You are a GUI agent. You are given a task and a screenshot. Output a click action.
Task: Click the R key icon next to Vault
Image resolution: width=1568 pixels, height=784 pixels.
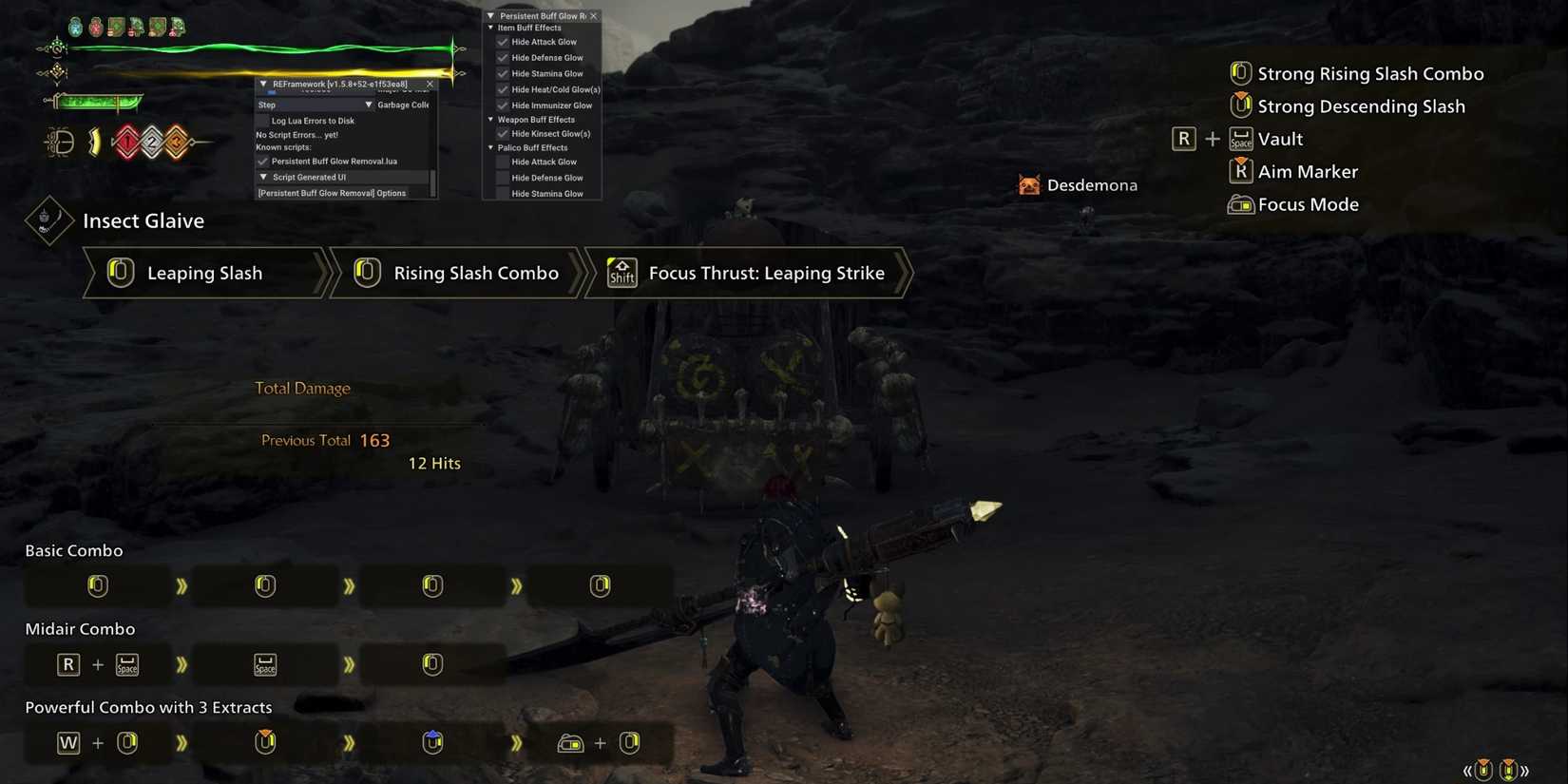click(1183, 138)
